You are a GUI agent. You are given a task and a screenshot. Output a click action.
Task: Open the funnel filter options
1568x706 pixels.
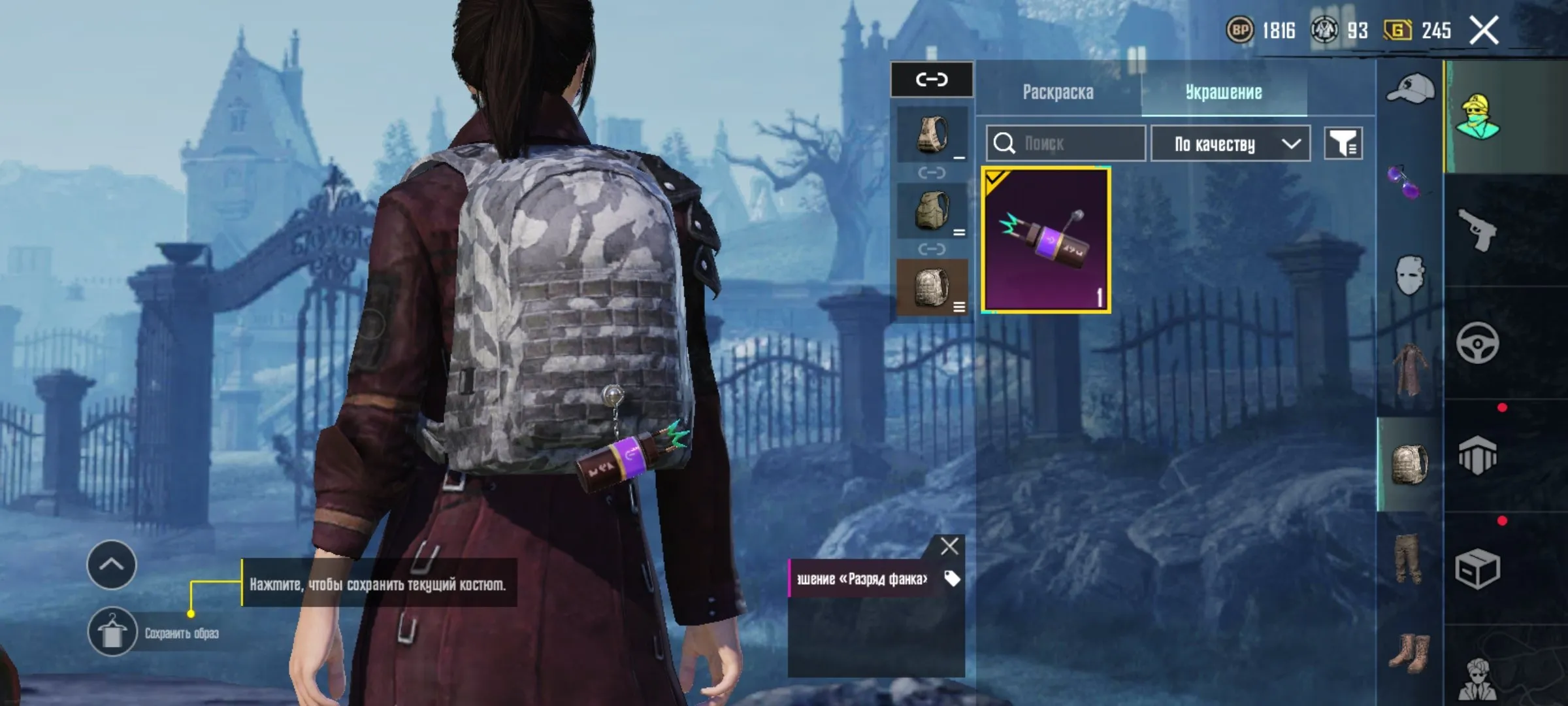coord(1343,143)
